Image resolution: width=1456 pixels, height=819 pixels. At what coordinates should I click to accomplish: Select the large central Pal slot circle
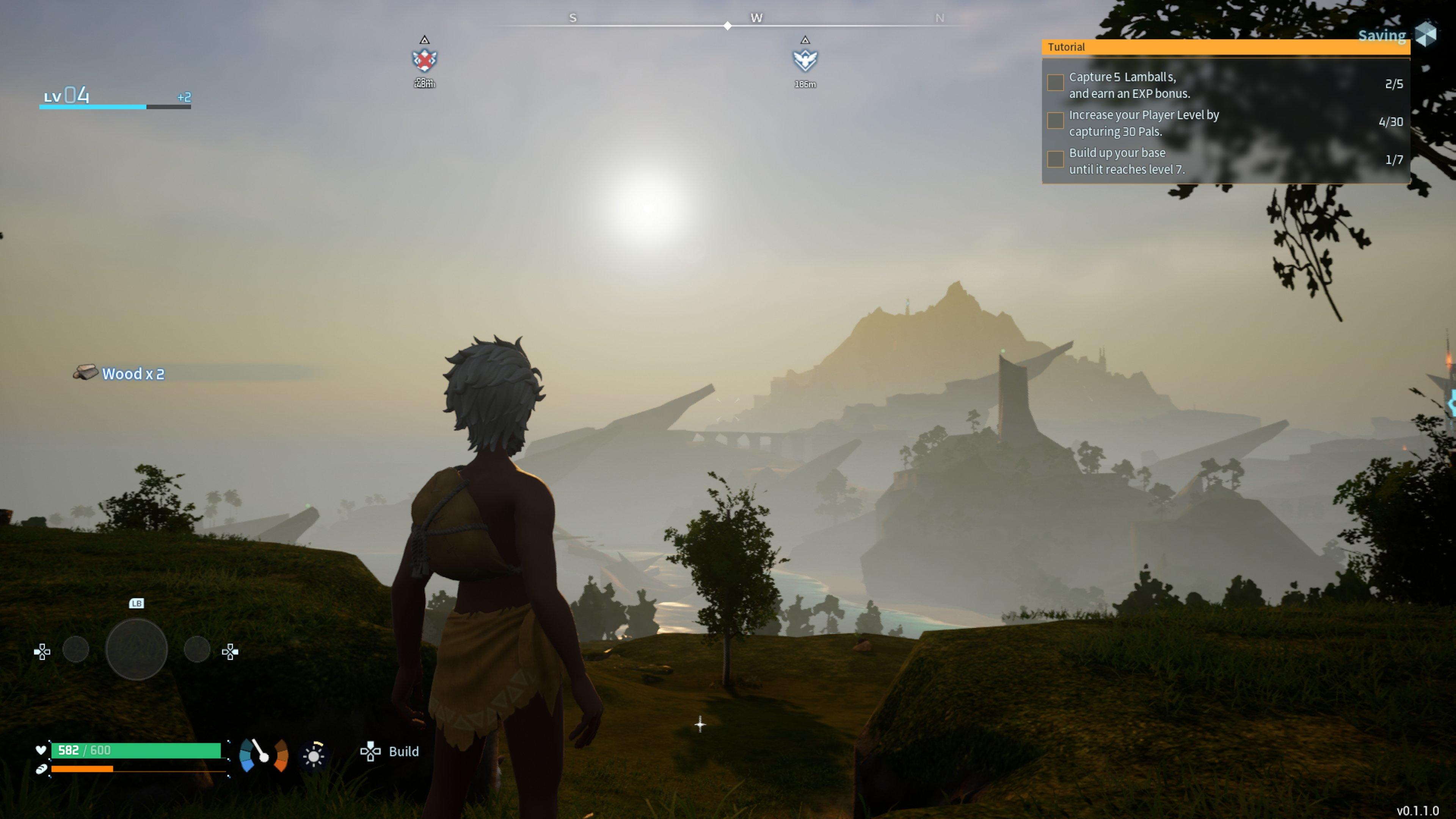tap(137, 650)
